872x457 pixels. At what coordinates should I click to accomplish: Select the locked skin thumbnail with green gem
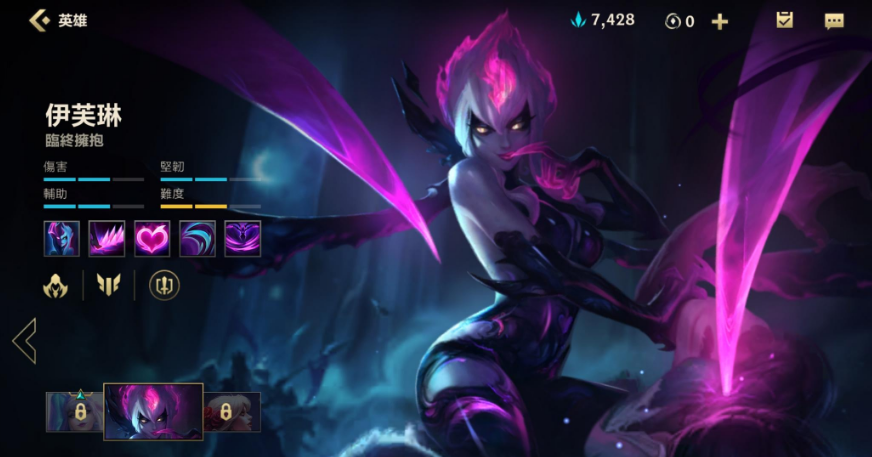[x=75, y=411]
